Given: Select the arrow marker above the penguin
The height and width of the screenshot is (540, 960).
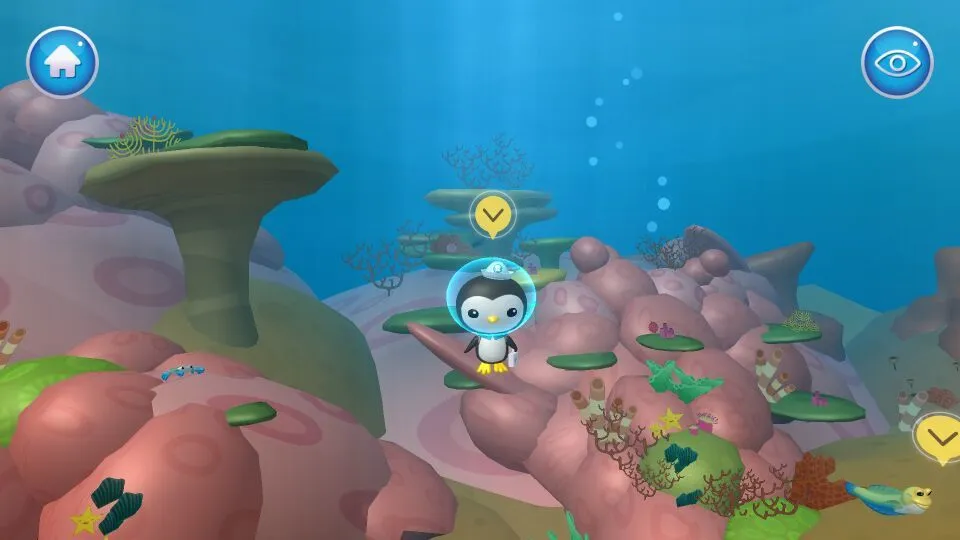Looking at the screenshot, I should [x=492, y=213].
